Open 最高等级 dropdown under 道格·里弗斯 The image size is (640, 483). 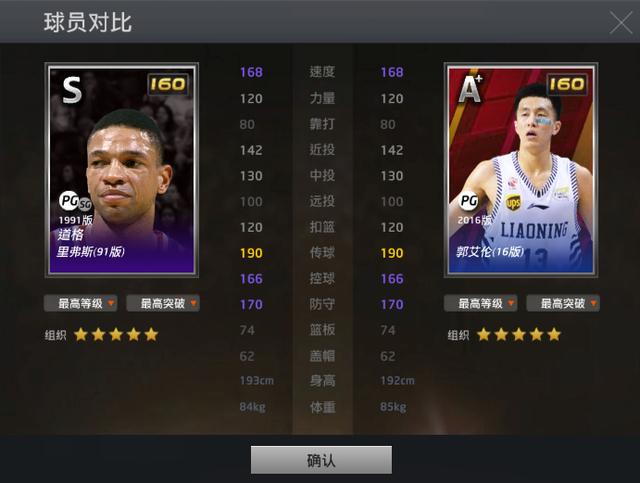(x=80, y=303)
